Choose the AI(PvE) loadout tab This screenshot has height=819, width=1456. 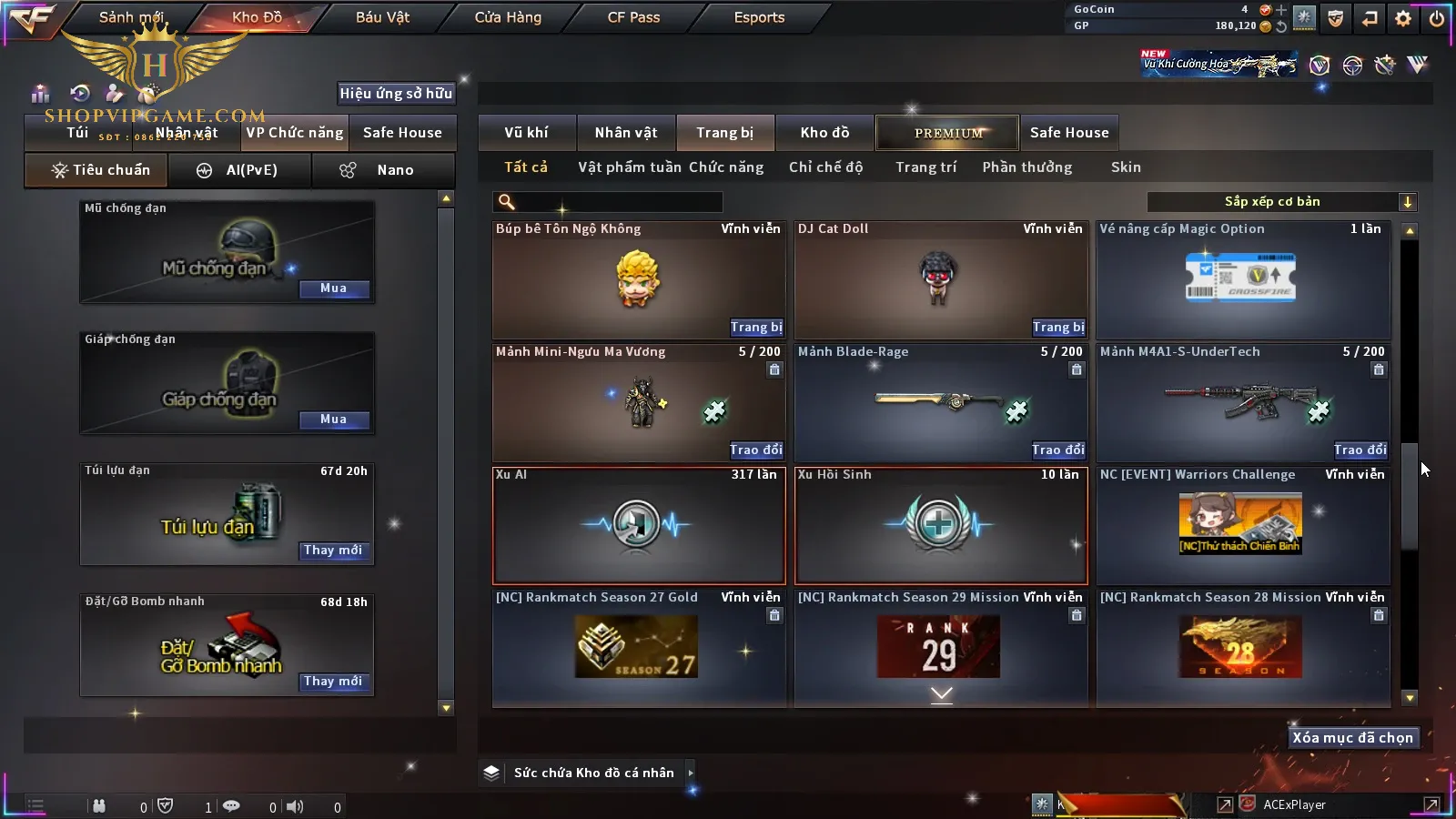(x=239, y=170)
